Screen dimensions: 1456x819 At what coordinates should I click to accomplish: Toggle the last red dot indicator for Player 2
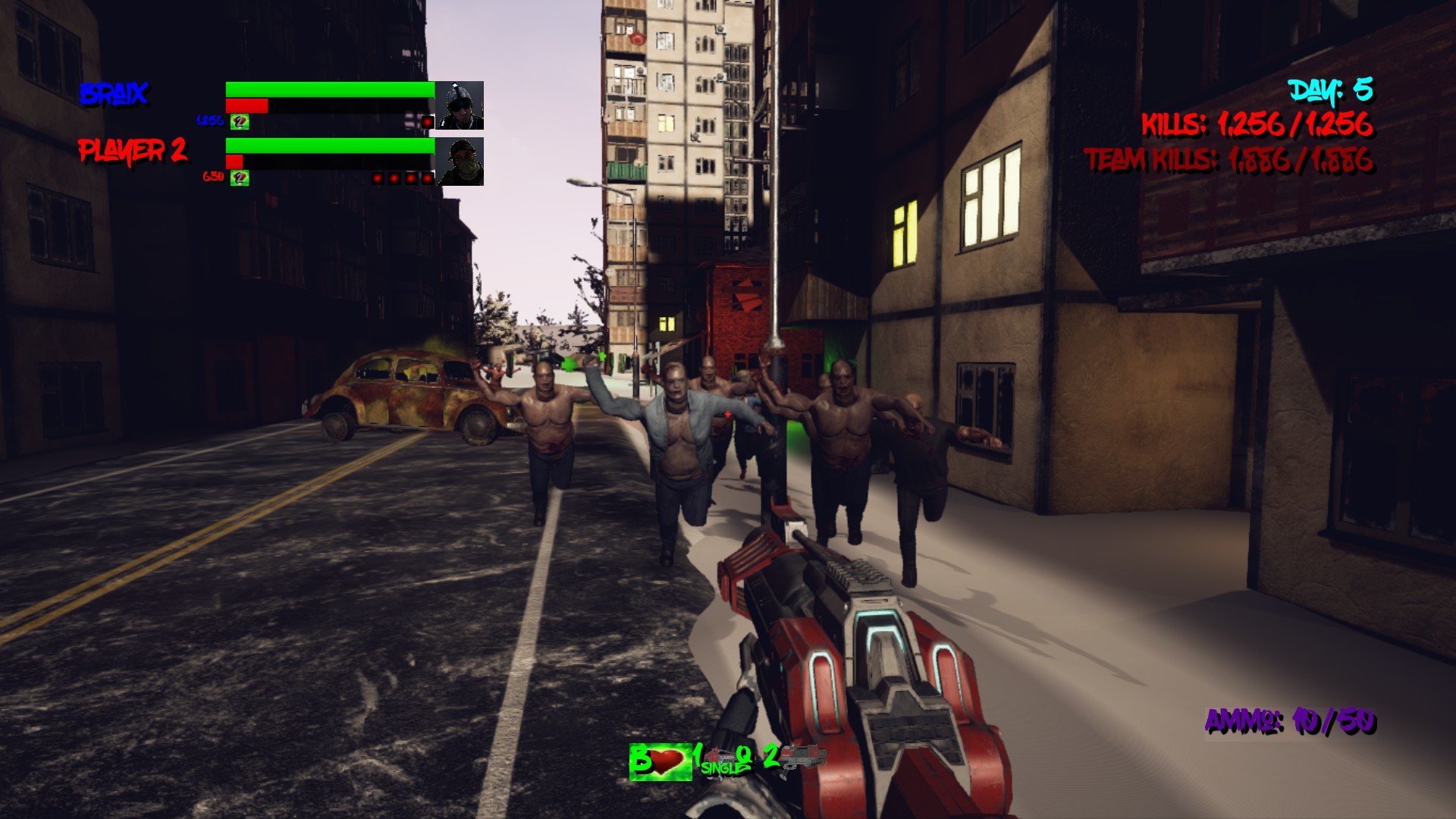pyautogui.click(x=426, y=177)
